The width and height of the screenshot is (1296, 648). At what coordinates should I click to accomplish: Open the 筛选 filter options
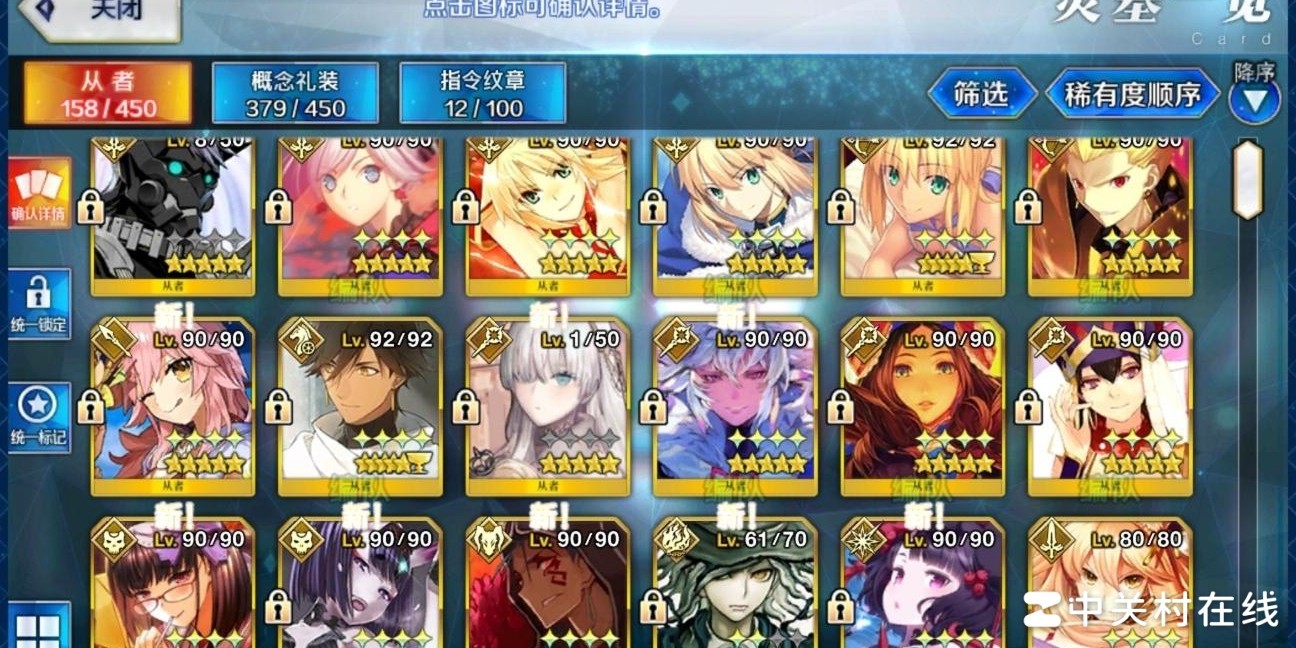[x=981, y=94]
